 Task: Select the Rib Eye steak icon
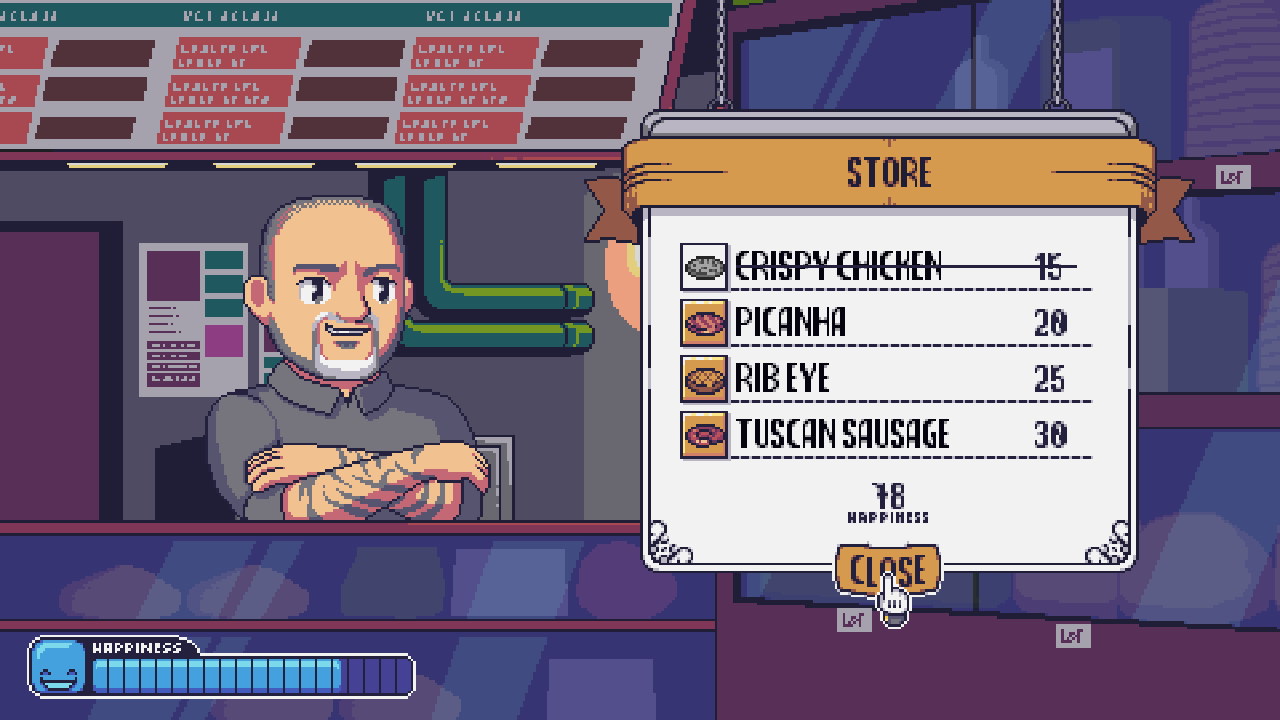tap(704, 379)
